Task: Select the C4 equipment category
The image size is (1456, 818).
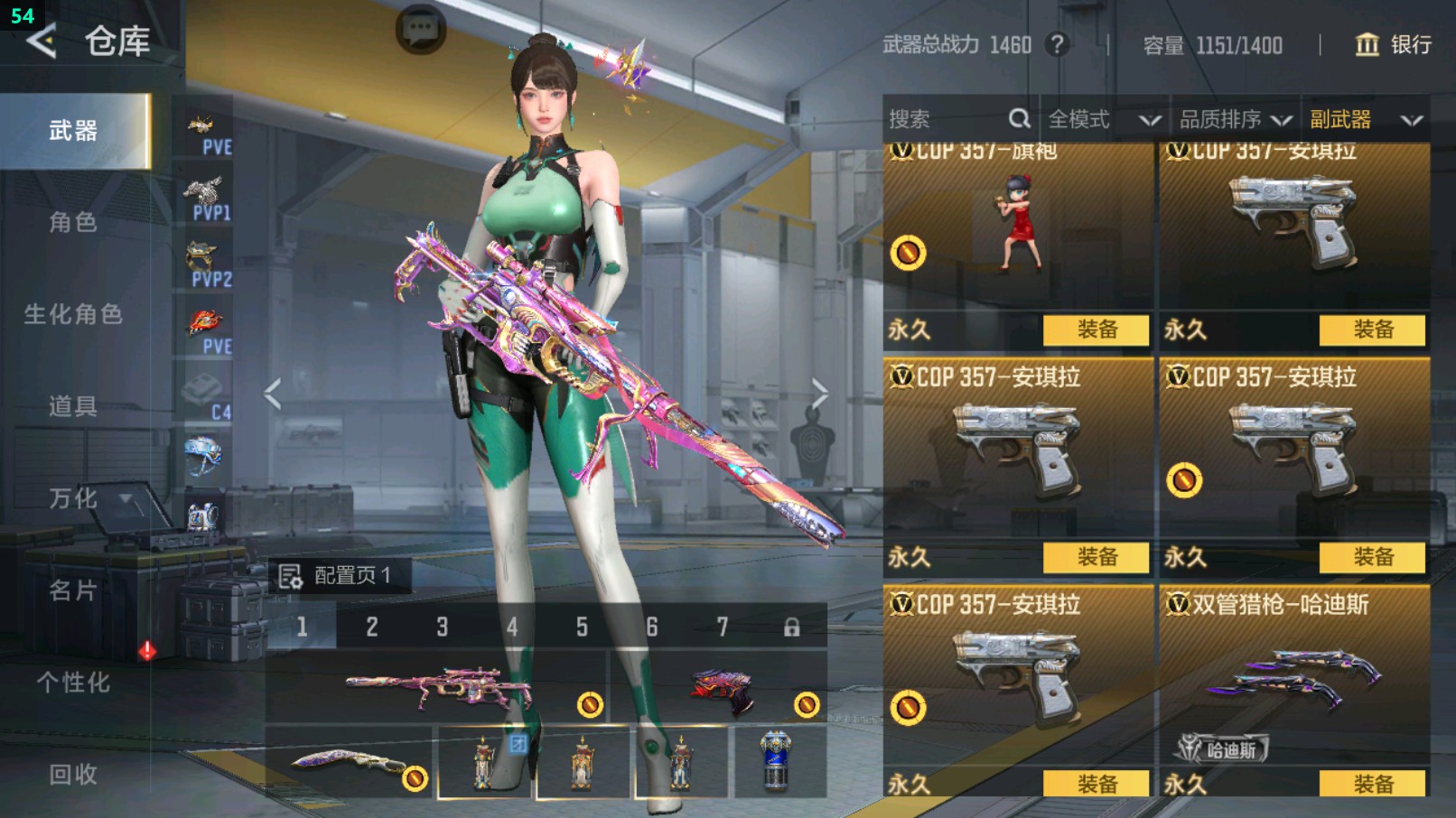Action: 206,397
